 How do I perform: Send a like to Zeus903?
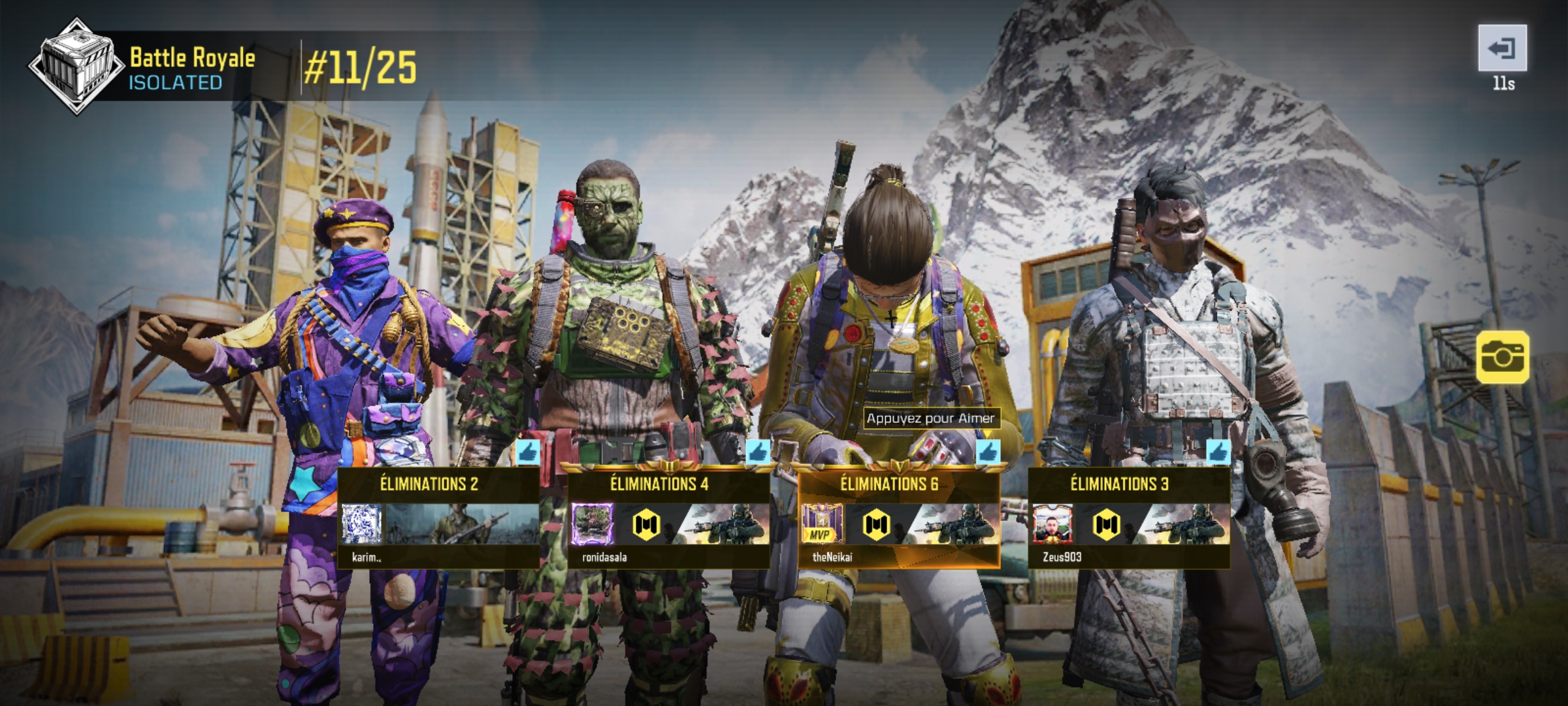tap(1218, 452)
